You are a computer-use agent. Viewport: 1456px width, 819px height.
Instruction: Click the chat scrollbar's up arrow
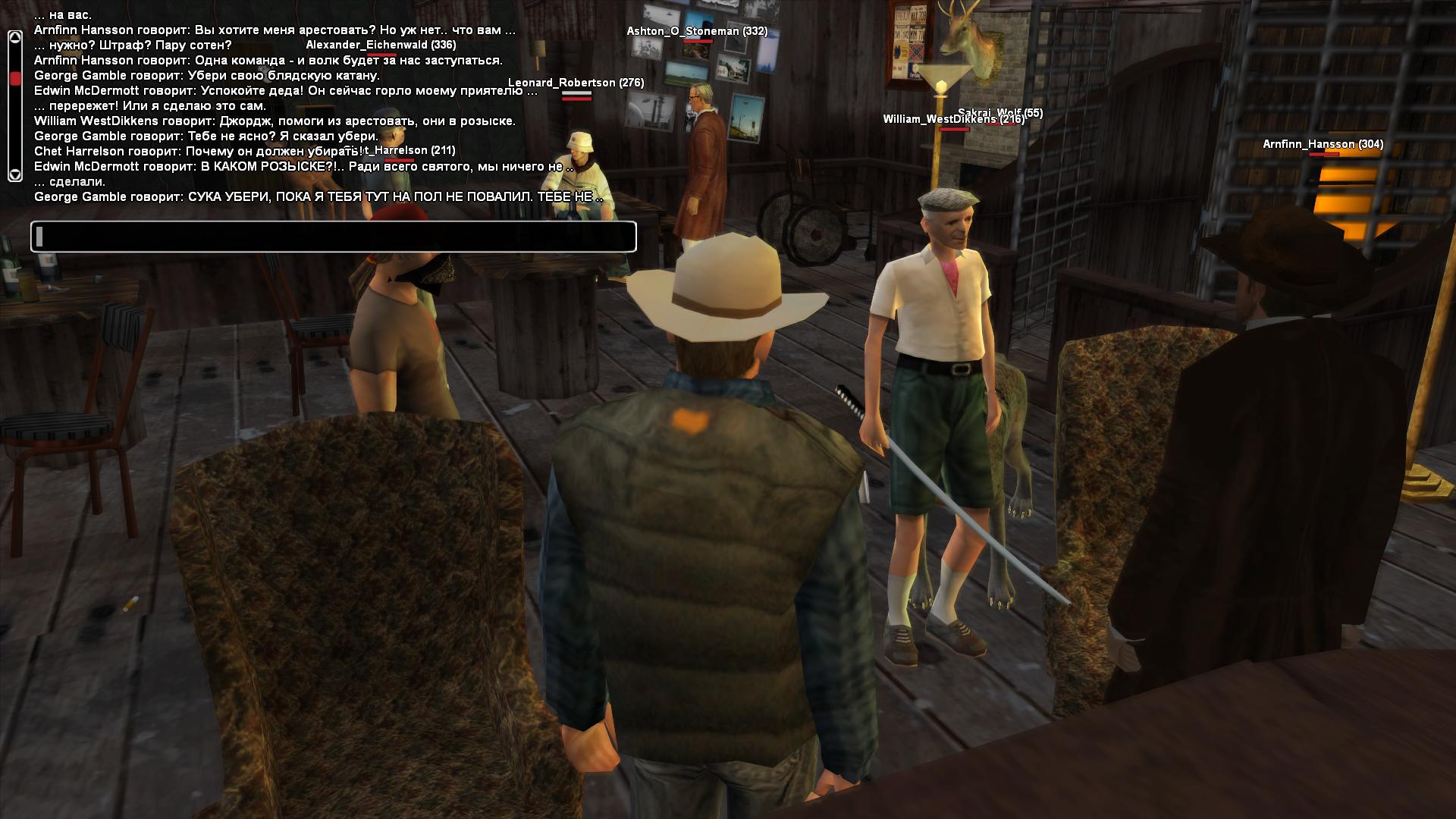[14, 37]
